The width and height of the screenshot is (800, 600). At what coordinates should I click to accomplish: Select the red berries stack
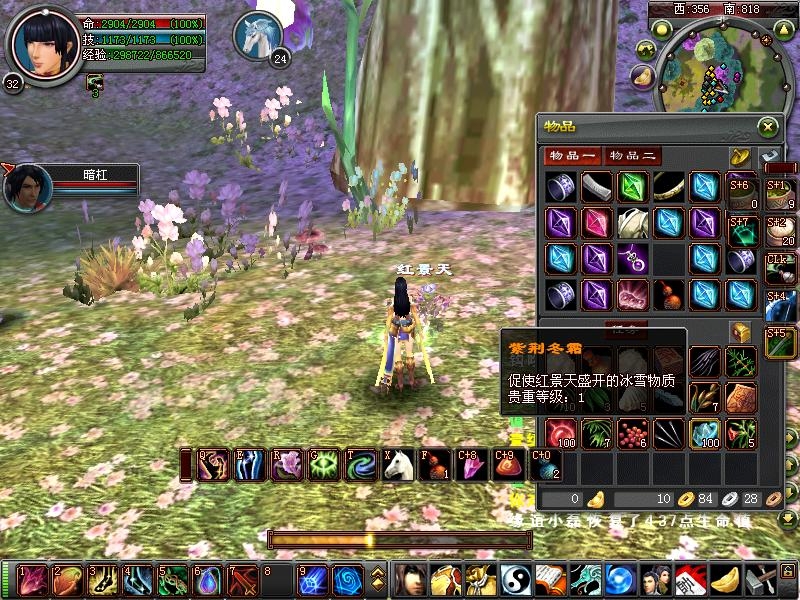pos(632,433)
